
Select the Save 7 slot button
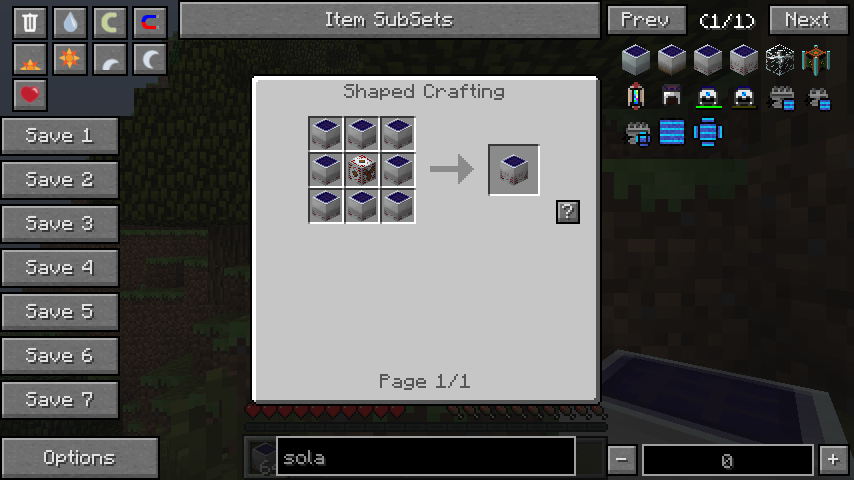click(59, 400)
